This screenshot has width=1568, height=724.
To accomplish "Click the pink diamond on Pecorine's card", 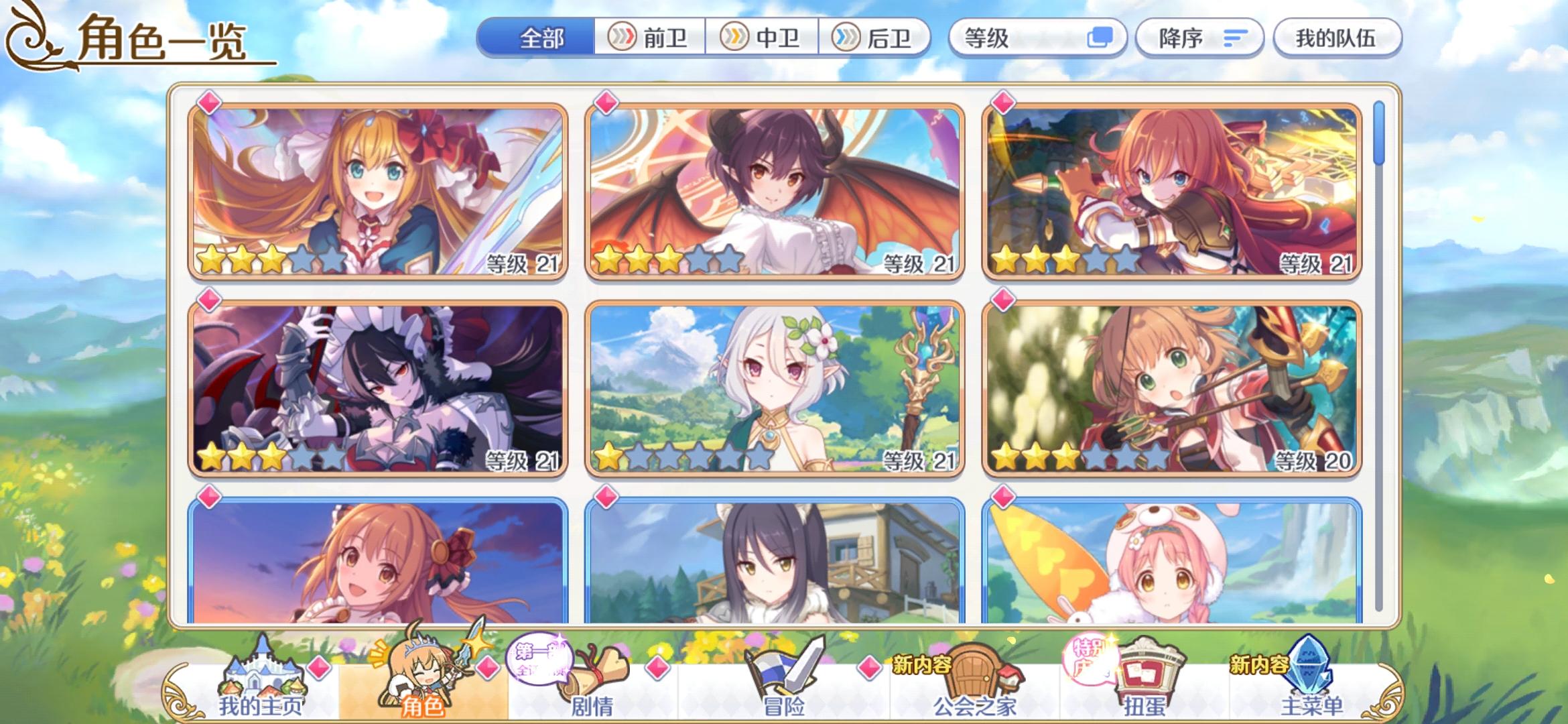I will click(208, 102).
